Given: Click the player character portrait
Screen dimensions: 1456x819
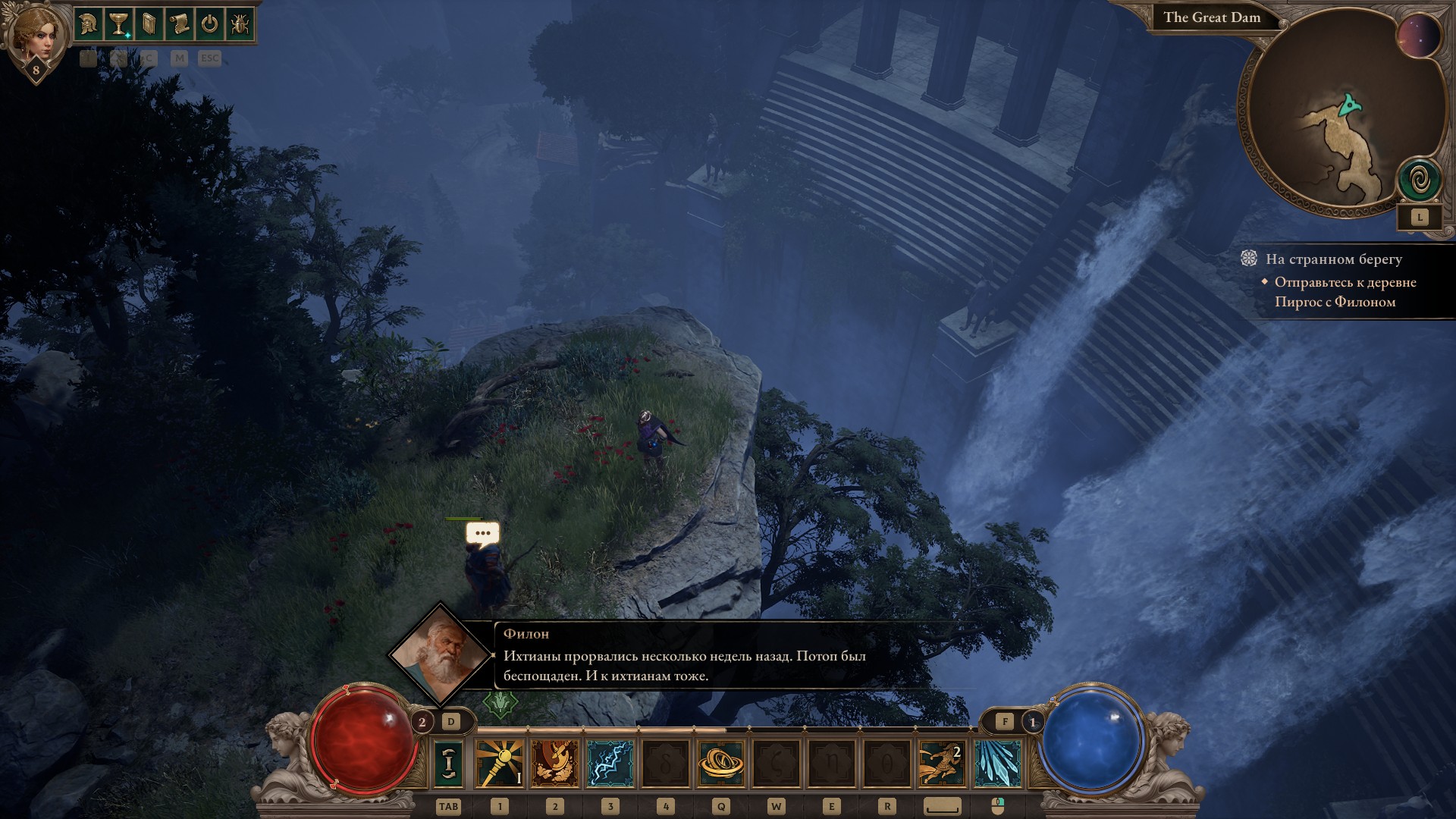Looking at the screenshot, I should point(35,34).
